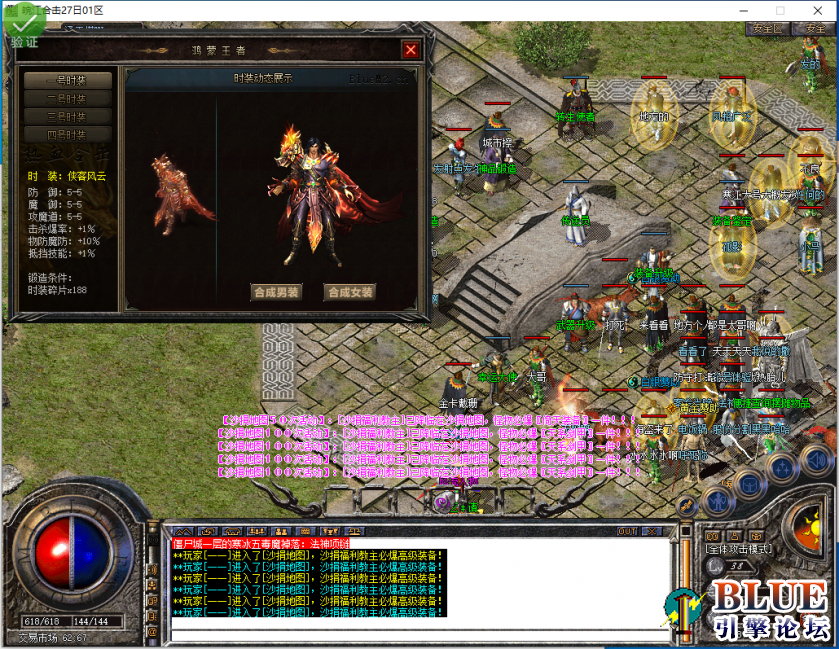Viewport: 839px width, 649px height.
Task: Select the 一号时装 costume tab
Action: pyautogui.click(x=68, y=81)
